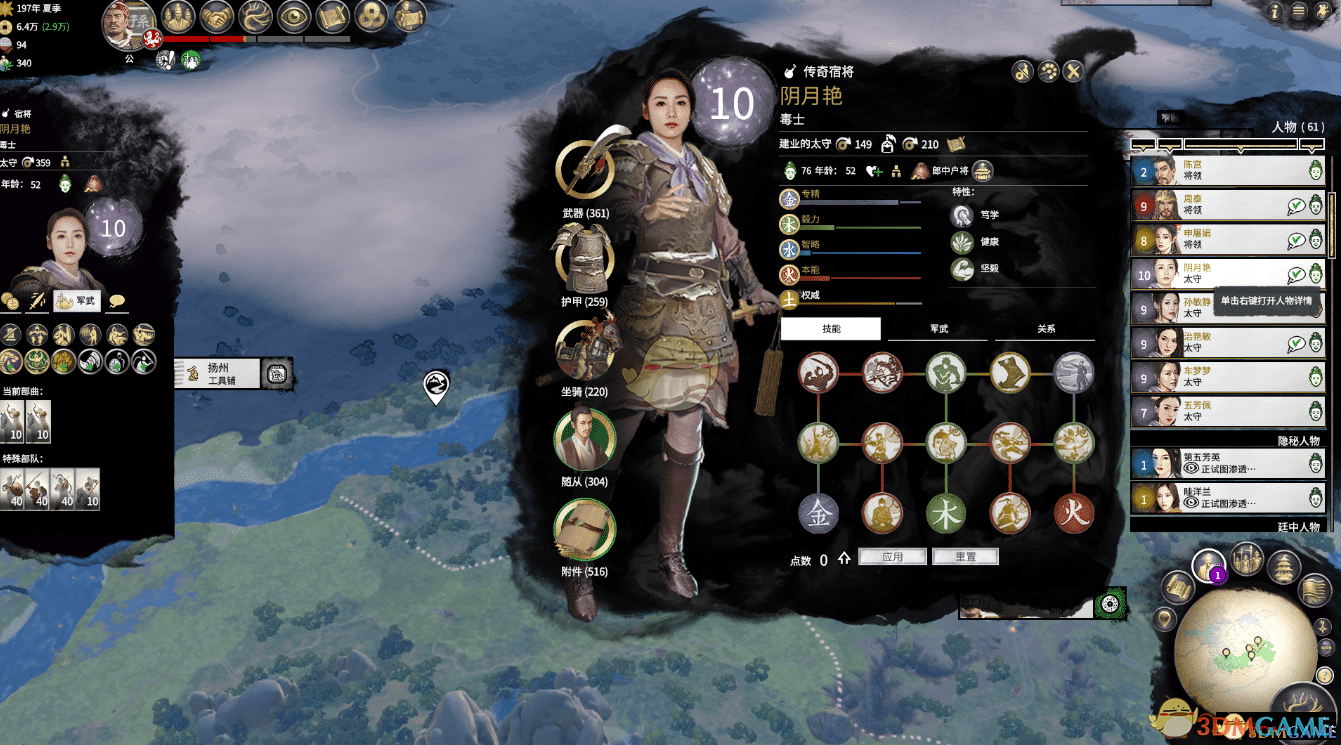Click the 重置 reset button
This screenshot has height=745, width=1341.
pyautogui.click(x=965, y=556)
